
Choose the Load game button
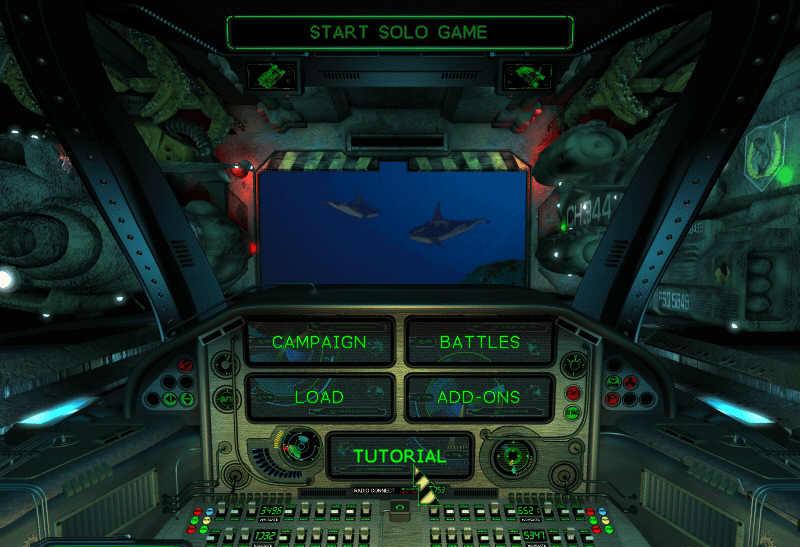(319, 397)
